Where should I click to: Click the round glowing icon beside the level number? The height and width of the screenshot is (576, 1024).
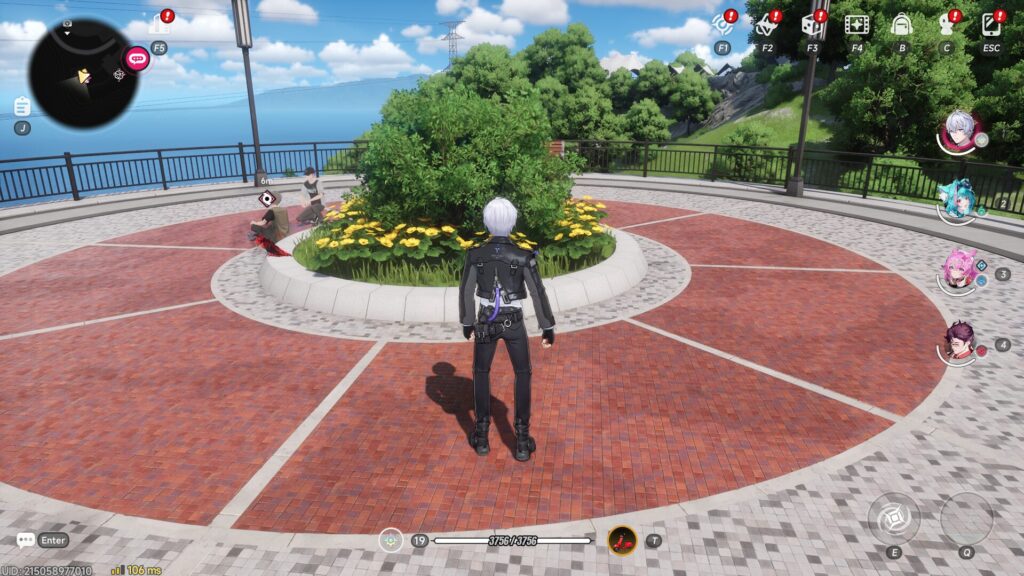coord(391,540)
